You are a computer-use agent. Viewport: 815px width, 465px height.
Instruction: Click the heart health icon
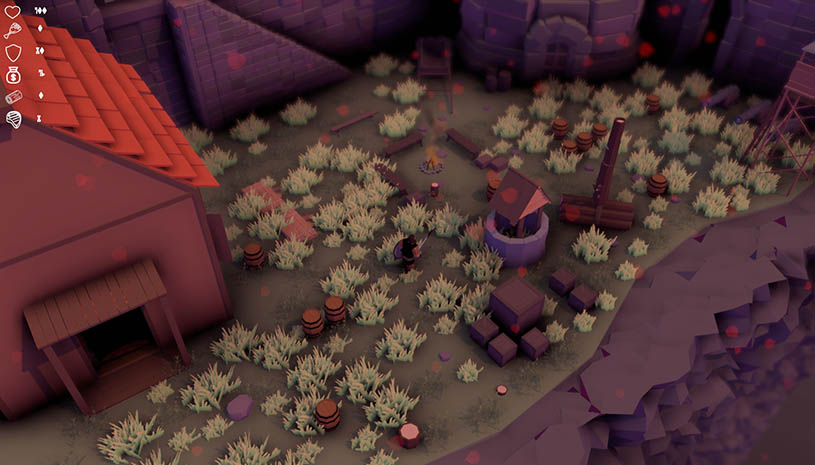(x=14, y=10)
